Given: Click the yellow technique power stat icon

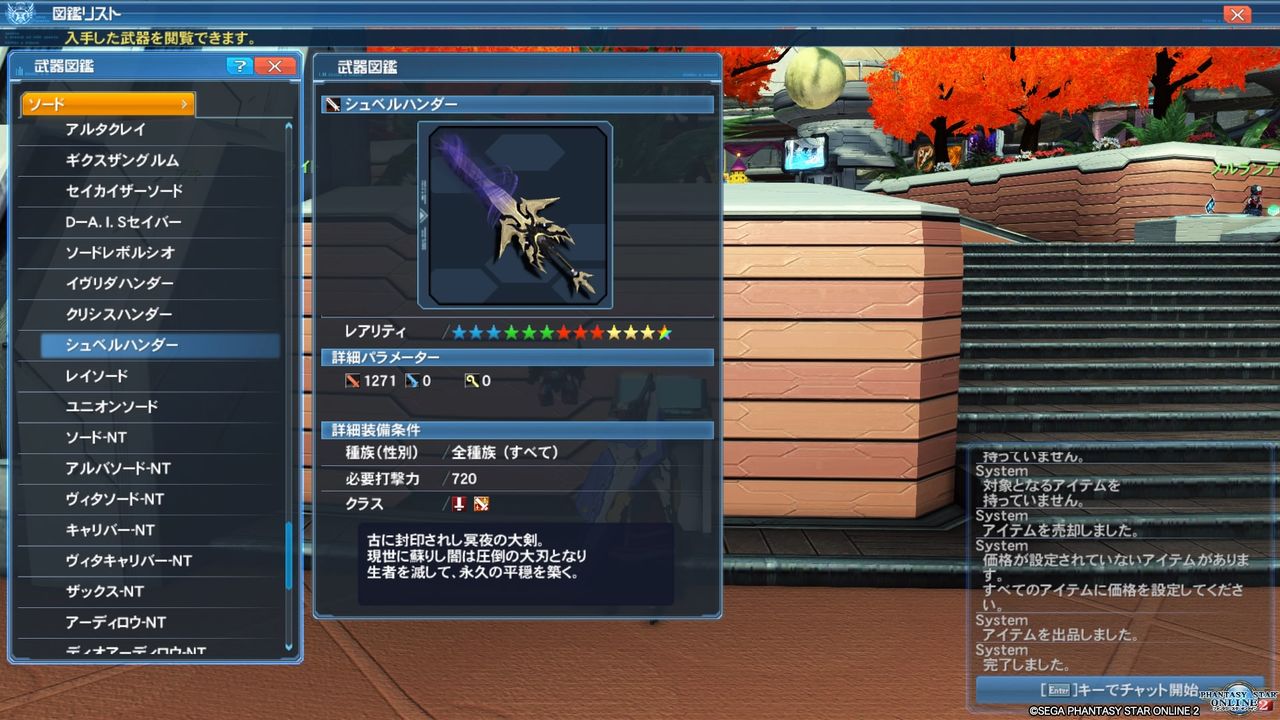Looking at the screenshot, I should 474,381.
